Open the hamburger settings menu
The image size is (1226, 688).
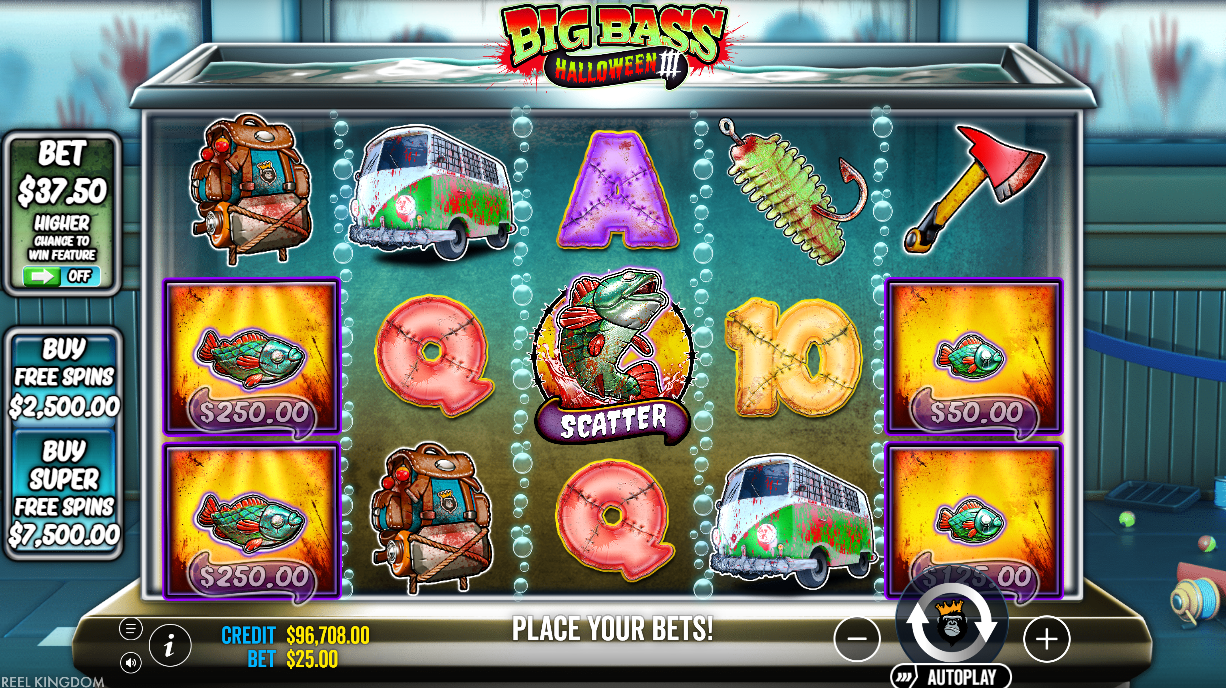[130, 628]
